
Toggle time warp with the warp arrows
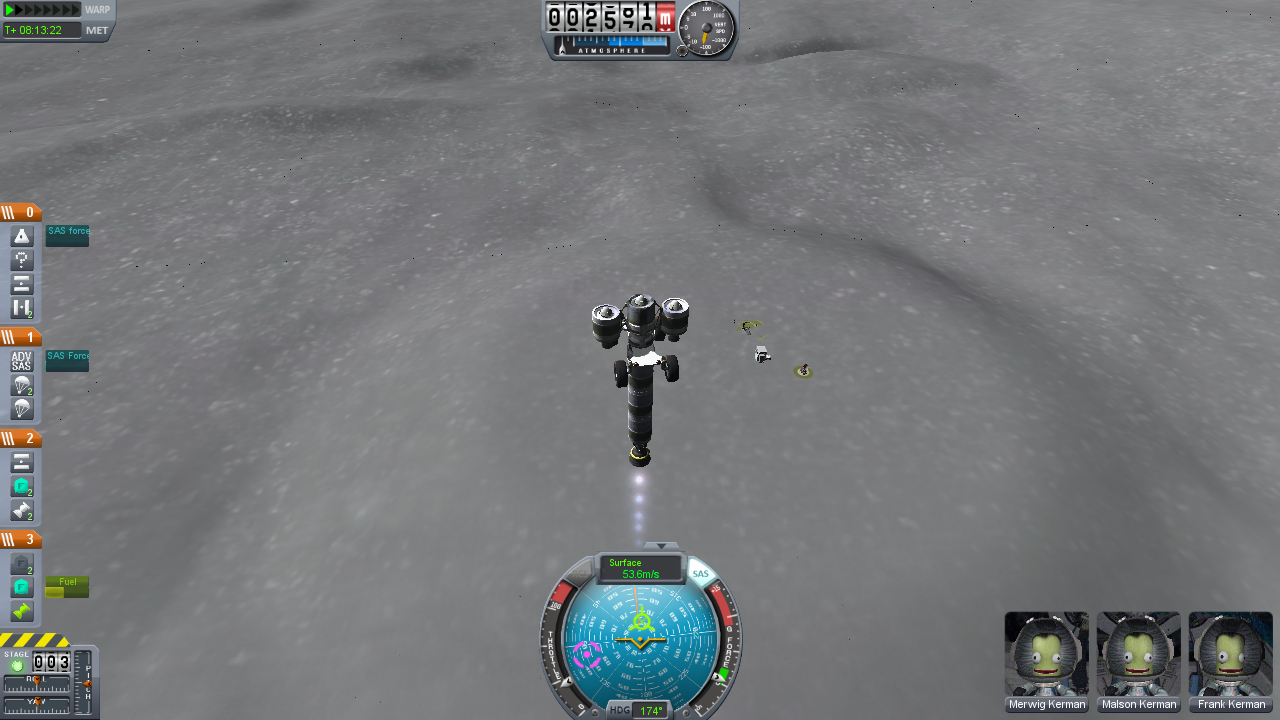tap(40, 10)
